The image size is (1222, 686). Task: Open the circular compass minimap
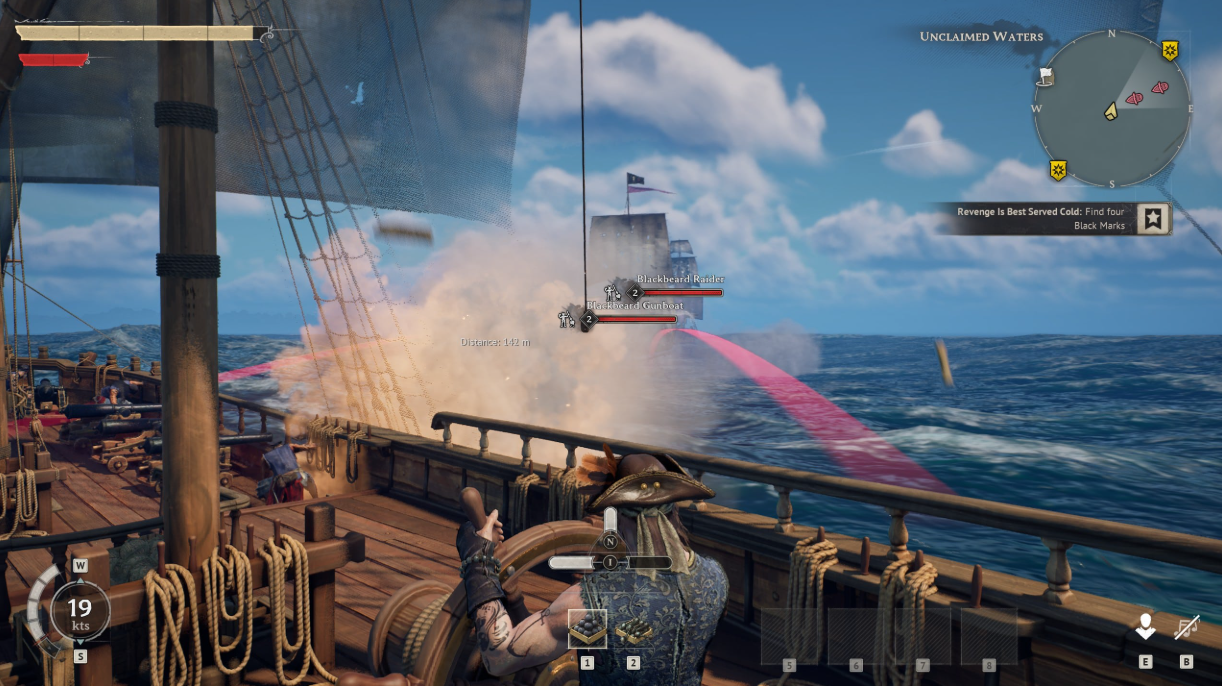click(1112, 108)
